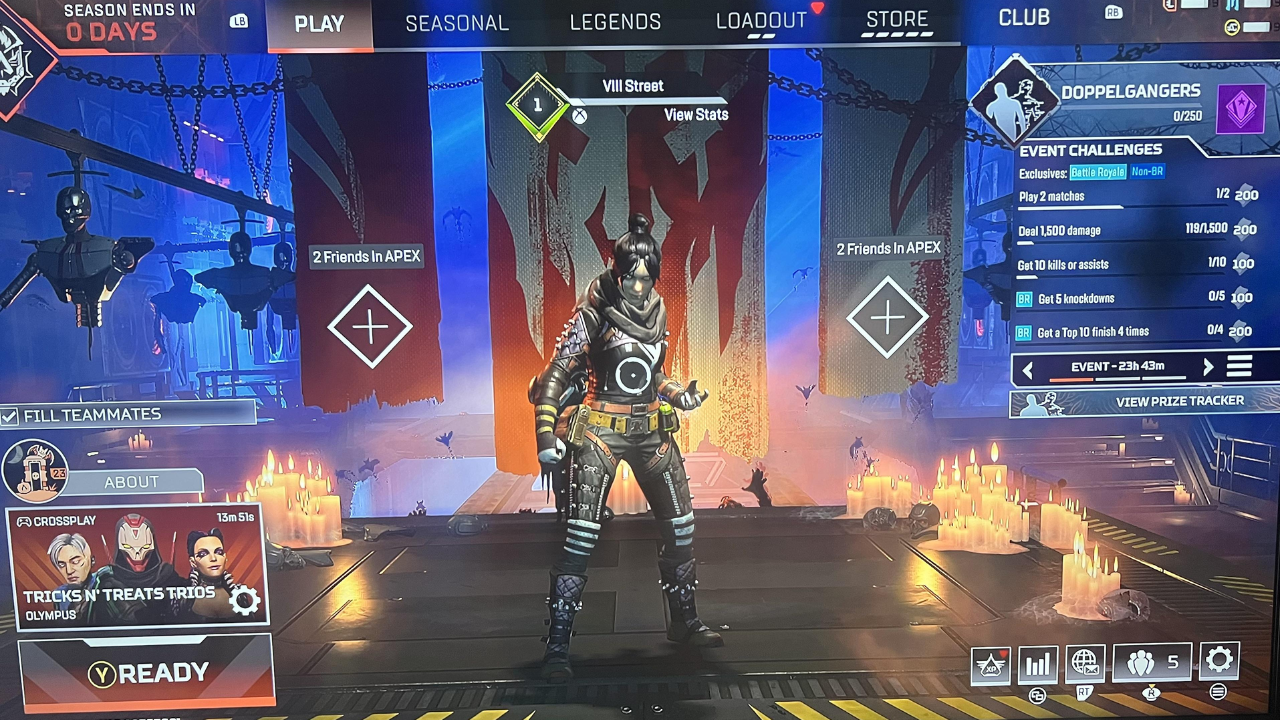Open the settings gear icon
Screen dimensions: 1280x720
[x=1219, y=663]
